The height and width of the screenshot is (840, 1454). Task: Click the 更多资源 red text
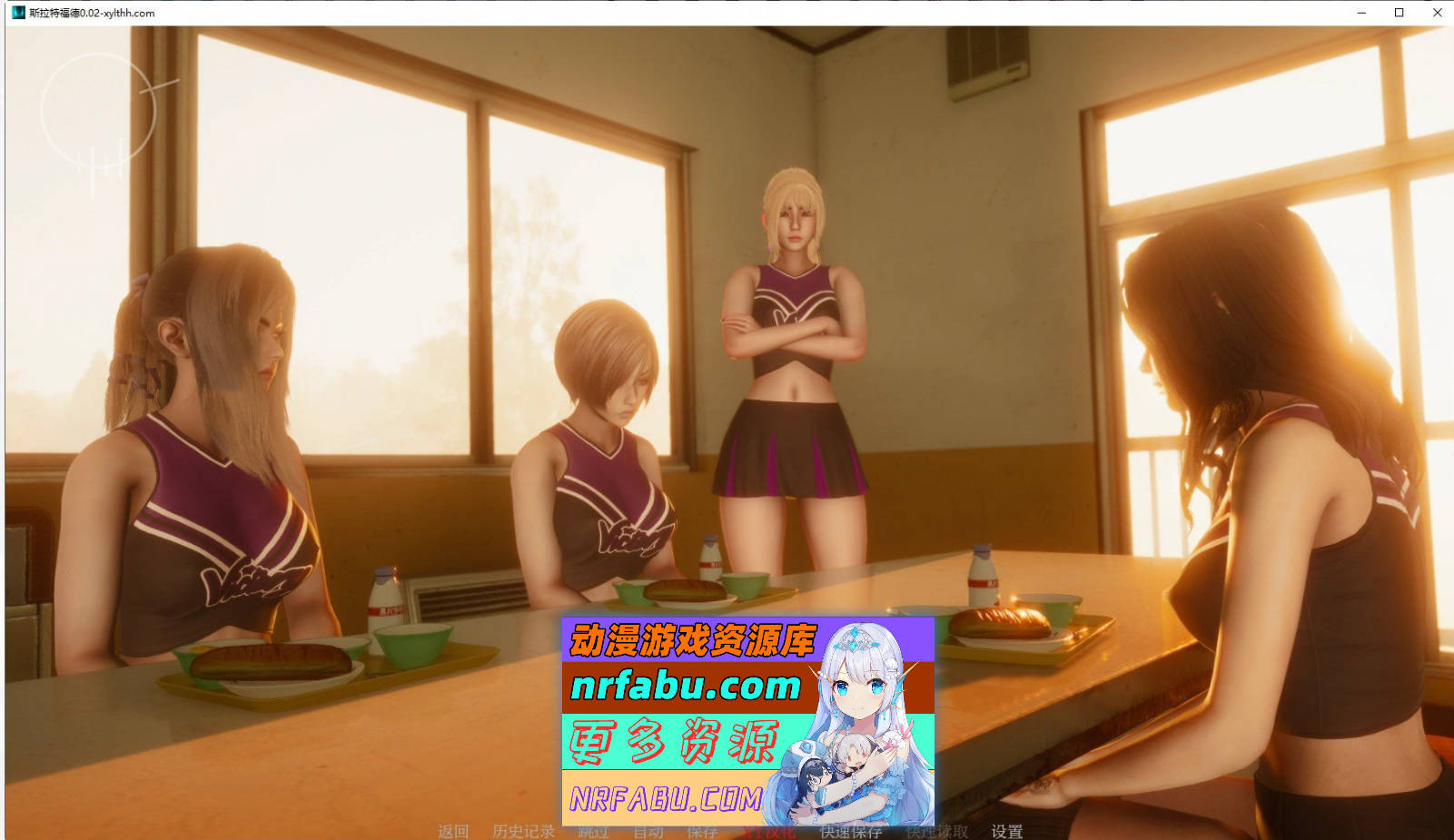(677, 740)
